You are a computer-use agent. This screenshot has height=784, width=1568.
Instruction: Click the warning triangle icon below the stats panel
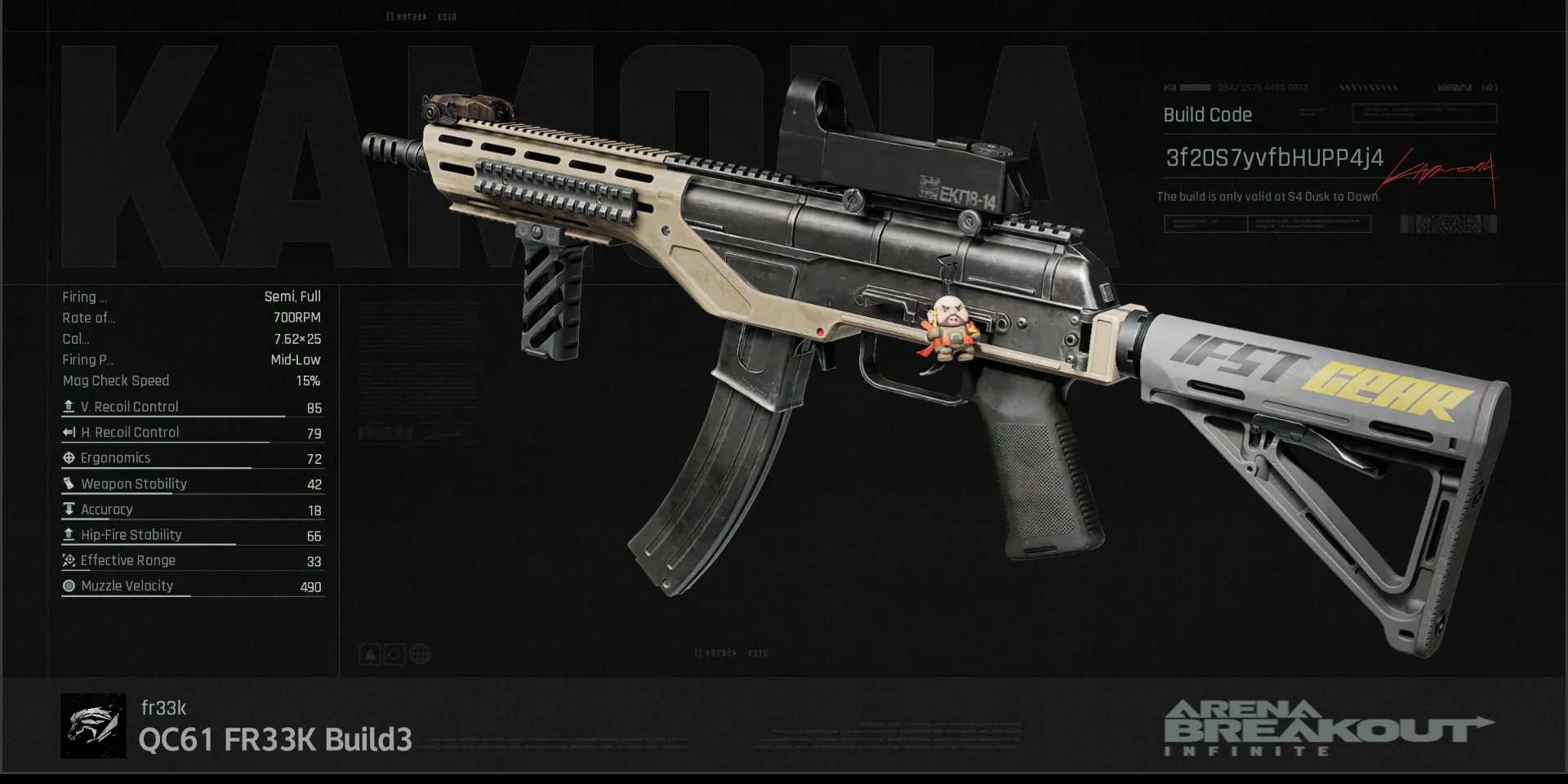[x=370, y=654]
